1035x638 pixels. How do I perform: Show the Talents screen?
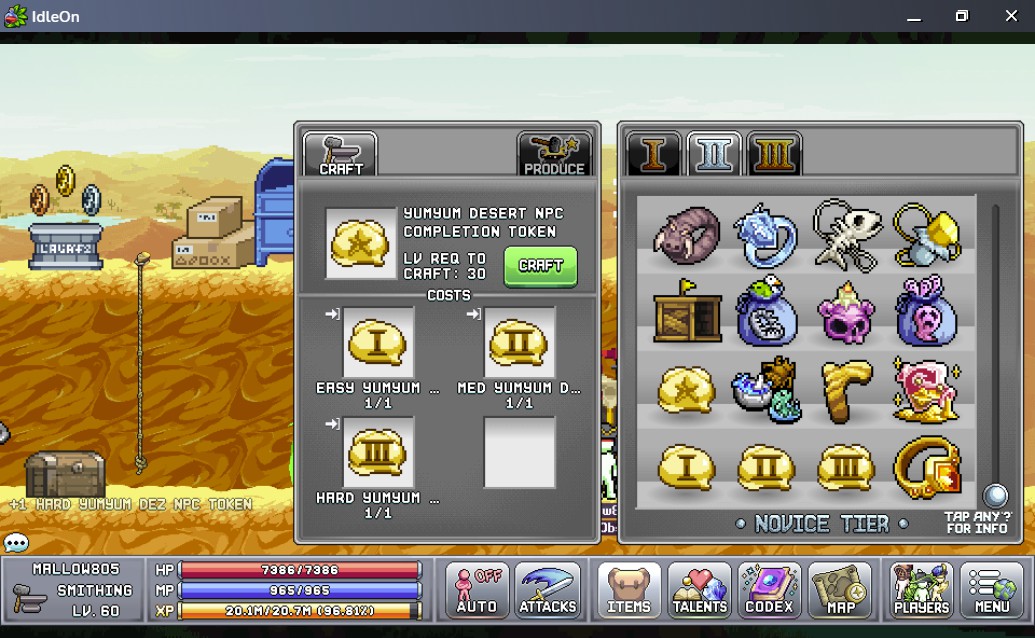[699, 591]
